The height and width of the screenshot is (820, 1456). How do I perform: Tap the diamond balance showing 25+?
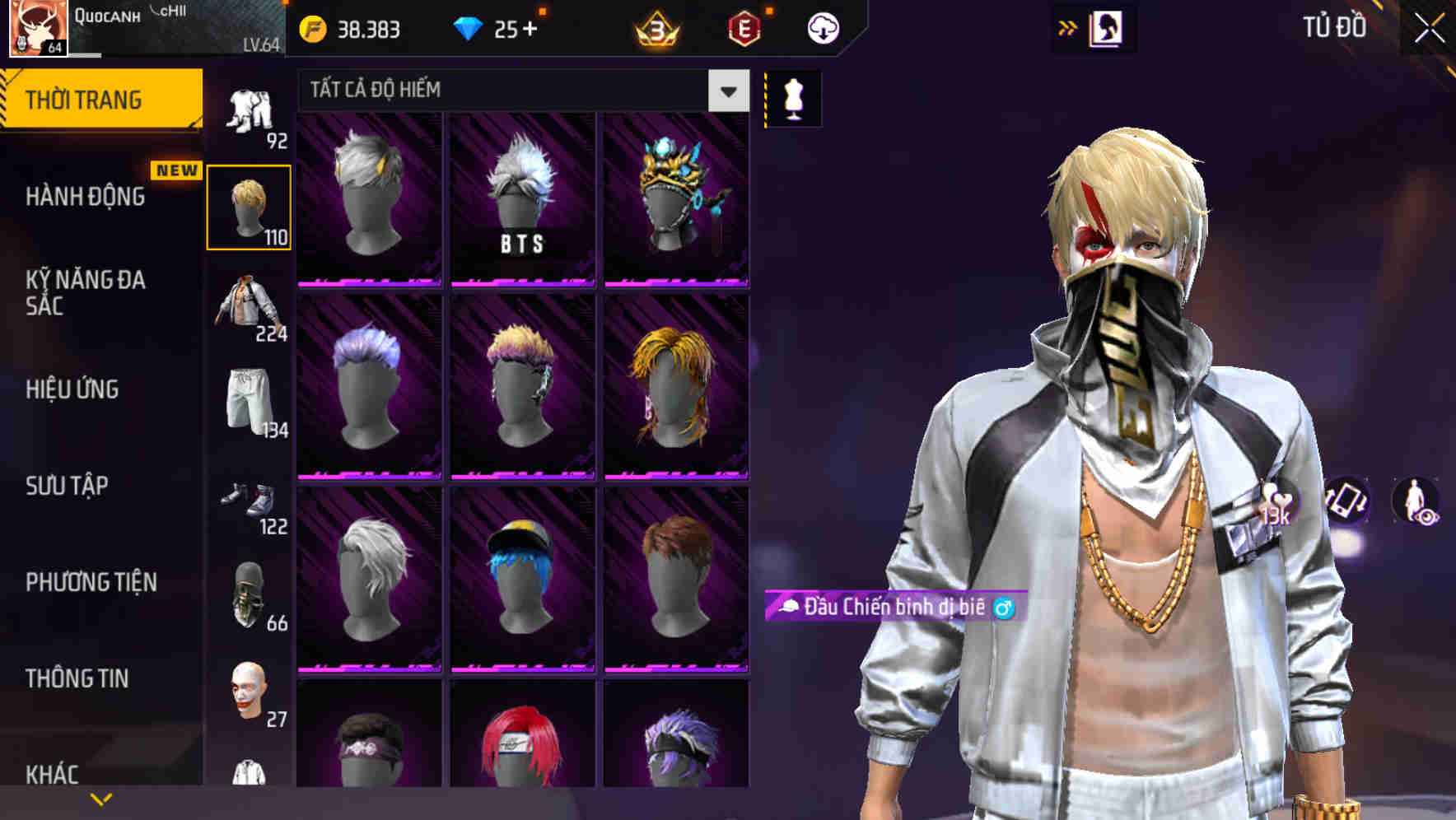494,27
